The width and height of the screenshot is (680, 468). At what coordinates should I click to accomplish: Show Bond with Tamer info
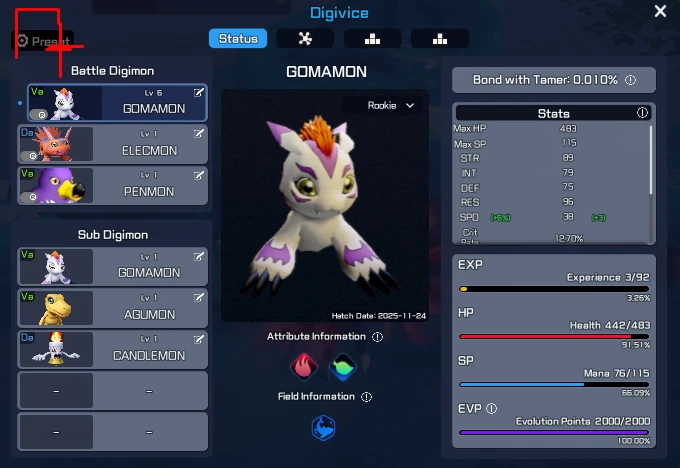point(631,80)
